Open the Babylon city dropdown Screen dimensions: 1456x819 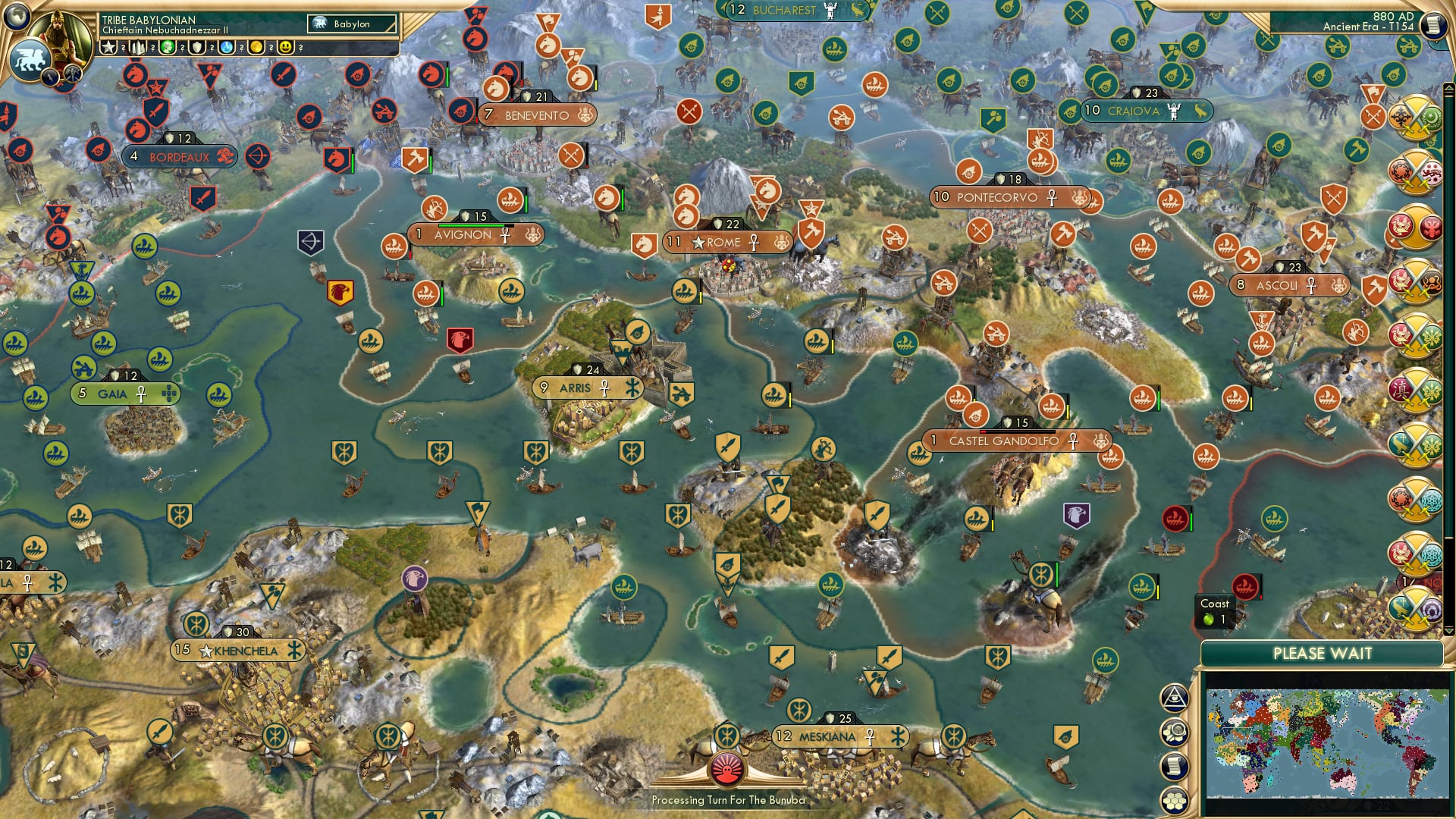coord(352,24)
